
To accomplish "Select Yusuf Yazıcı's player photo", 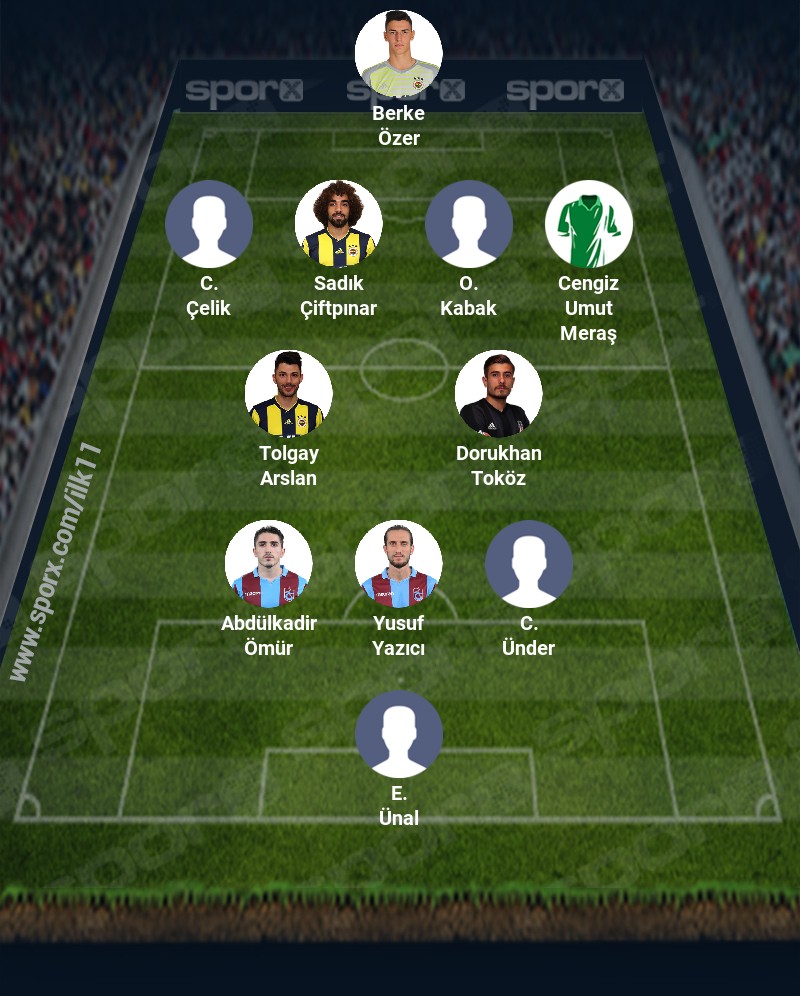I will [398, 564].
